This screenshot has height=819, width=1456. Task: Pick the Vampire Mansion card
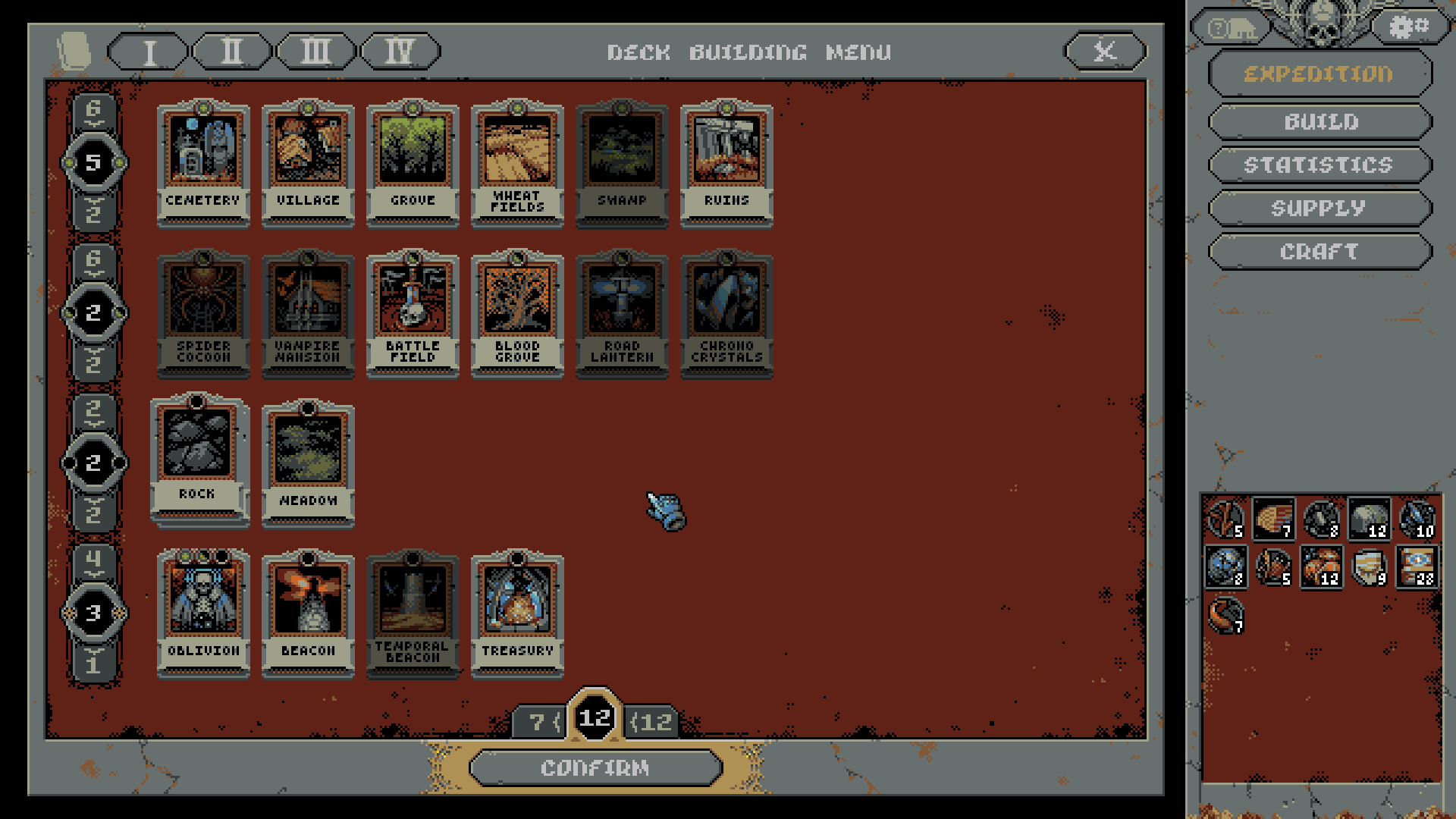[308, 313]
